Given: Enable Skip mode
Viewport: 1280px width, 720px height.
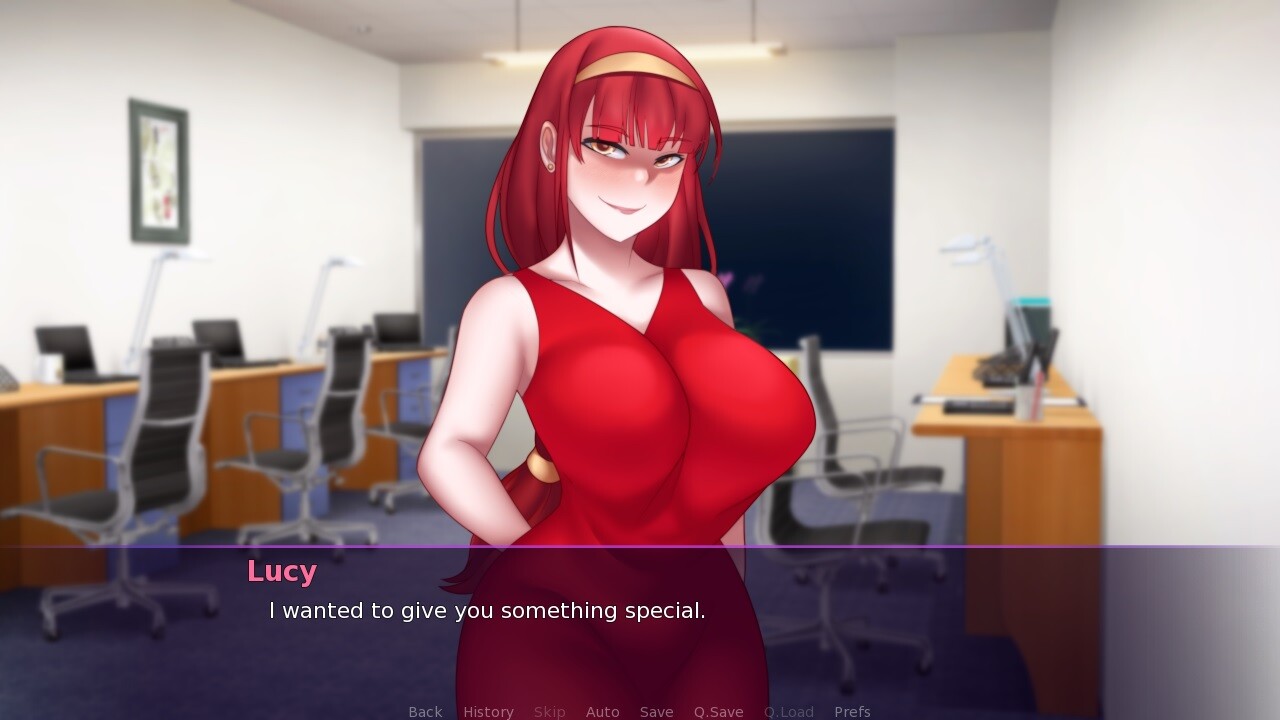Looking at the screenshot, I should 549,711.
